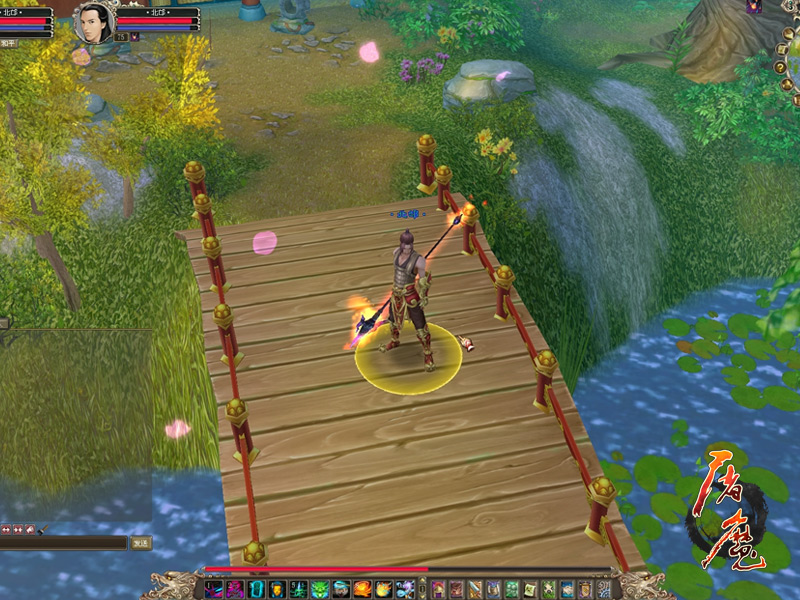Clear chat with the brush icon
Image resolution: width=800 pixels, height=600 pixels.
[41, 529]
